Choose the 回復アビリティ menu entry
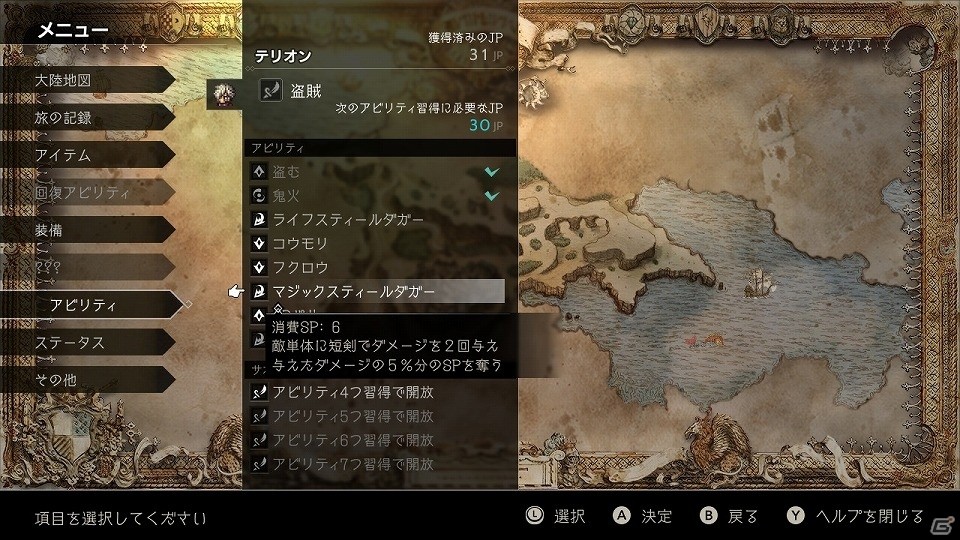The image size is (960, 540). (x=82, y=192)
